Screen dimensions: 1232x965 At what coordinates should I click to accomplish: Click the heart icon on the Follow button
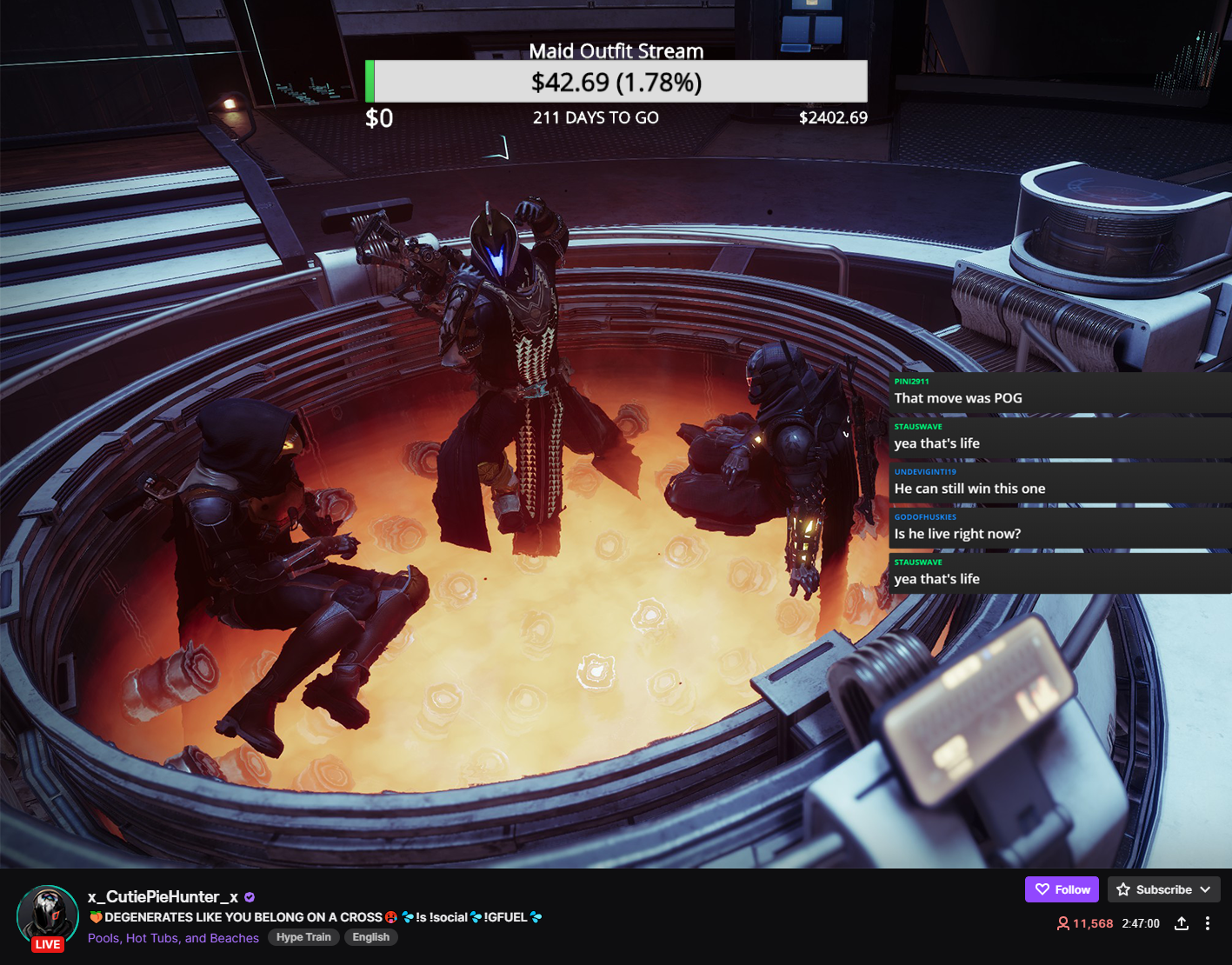[x=1042, y=889]
